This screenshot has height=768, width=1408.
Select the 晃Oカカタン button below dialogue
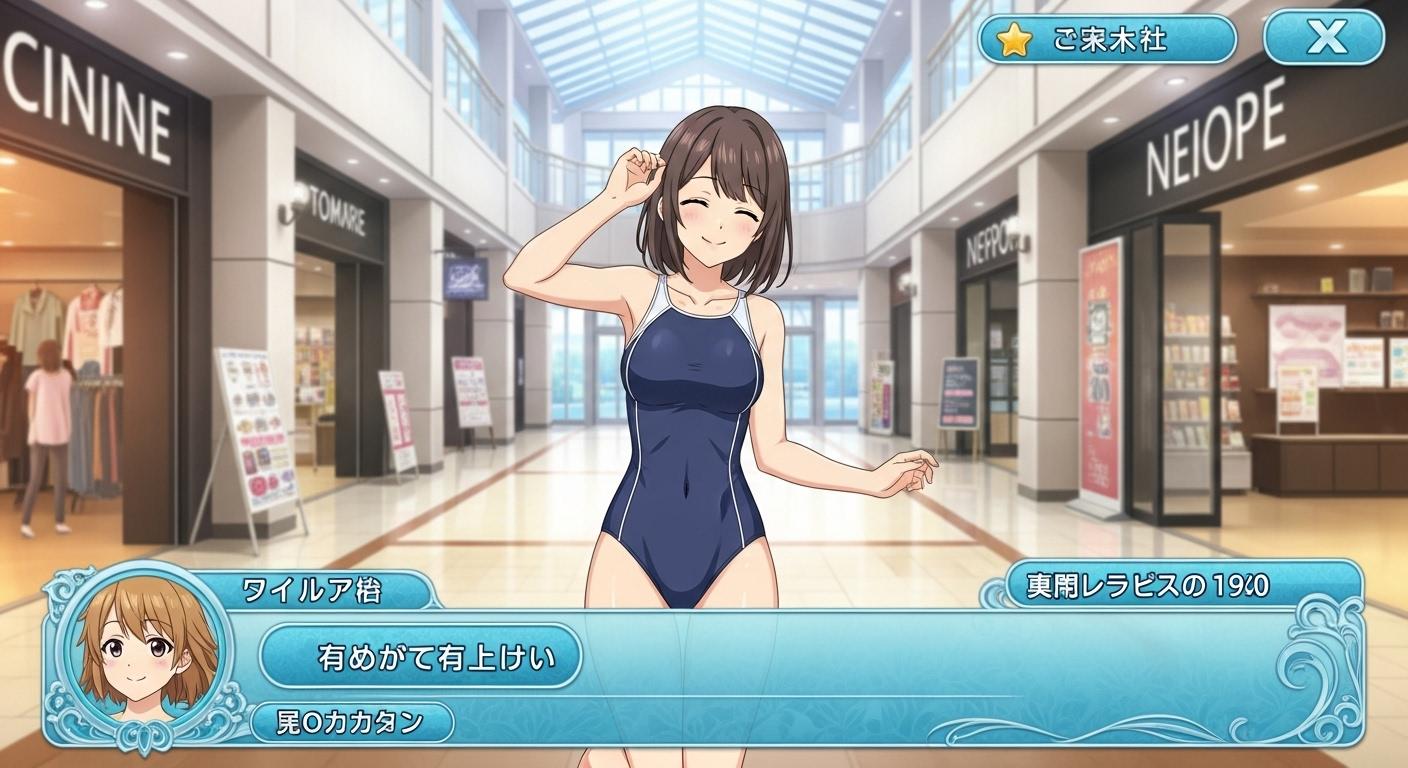351,722
